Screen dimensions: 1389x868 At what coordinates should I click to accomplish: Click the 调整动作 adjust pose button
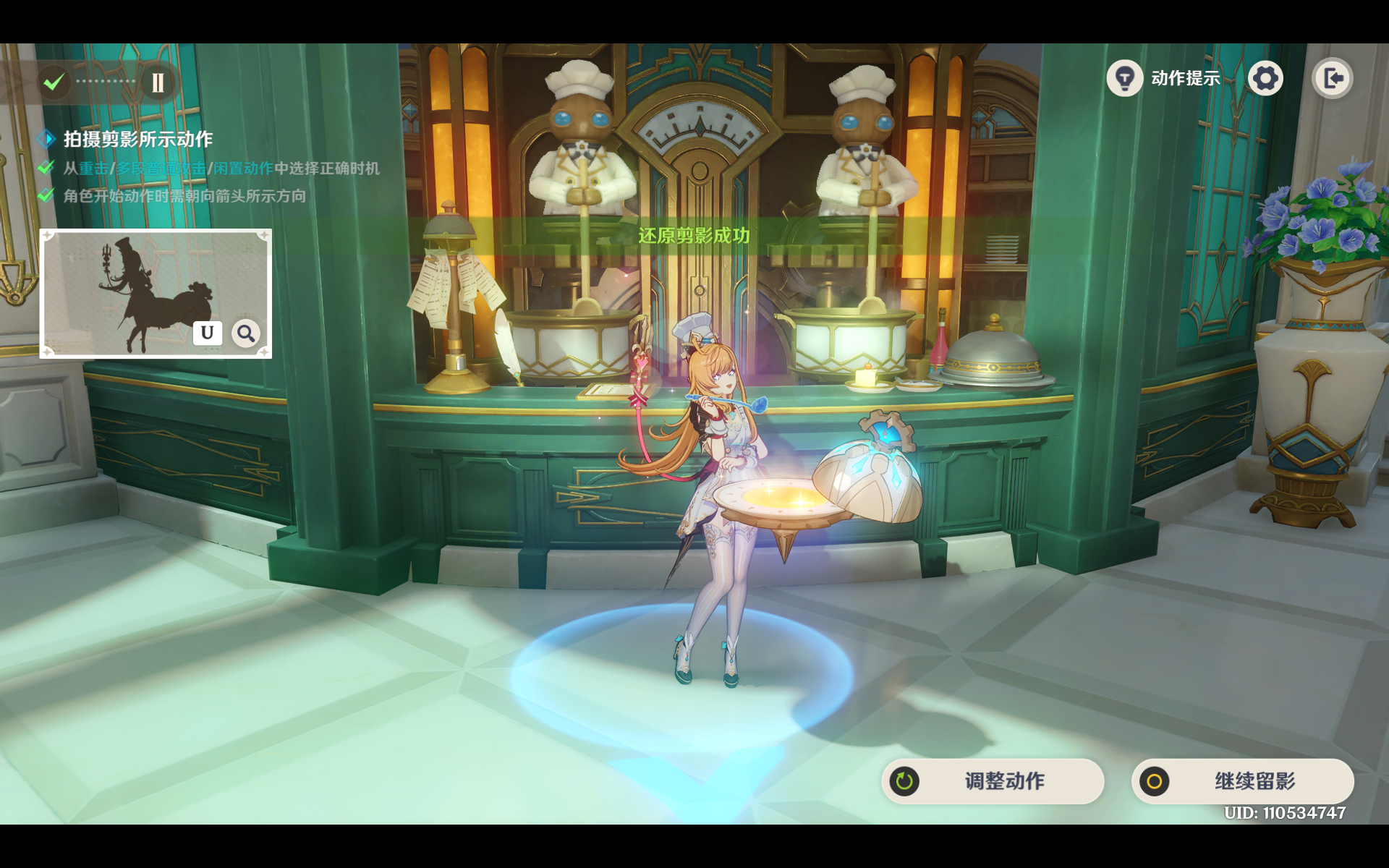click(x=993, y=781)
